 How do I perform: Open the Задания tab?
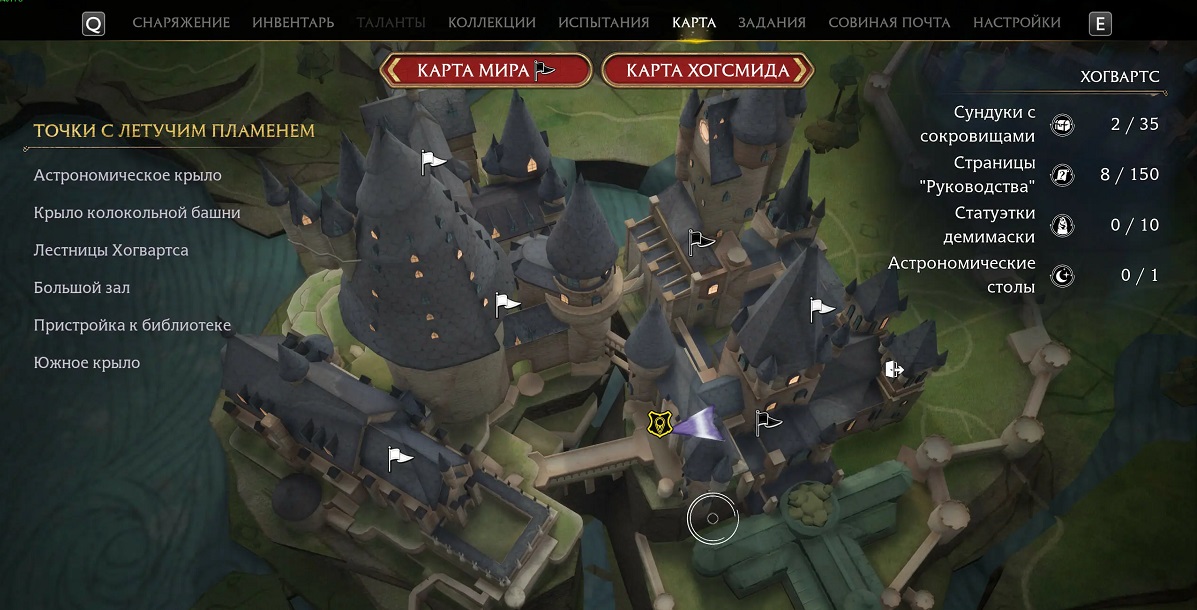coord(772,22)
